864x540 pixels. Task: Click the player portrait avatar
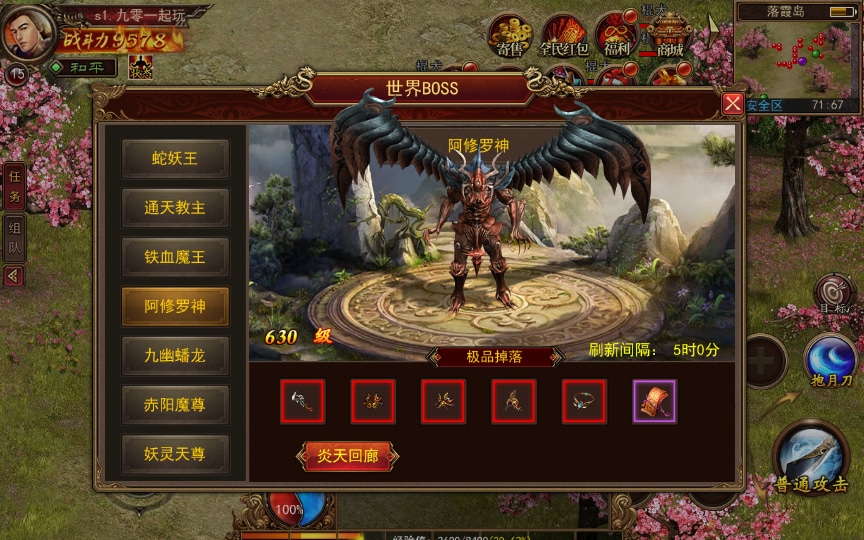28,33
